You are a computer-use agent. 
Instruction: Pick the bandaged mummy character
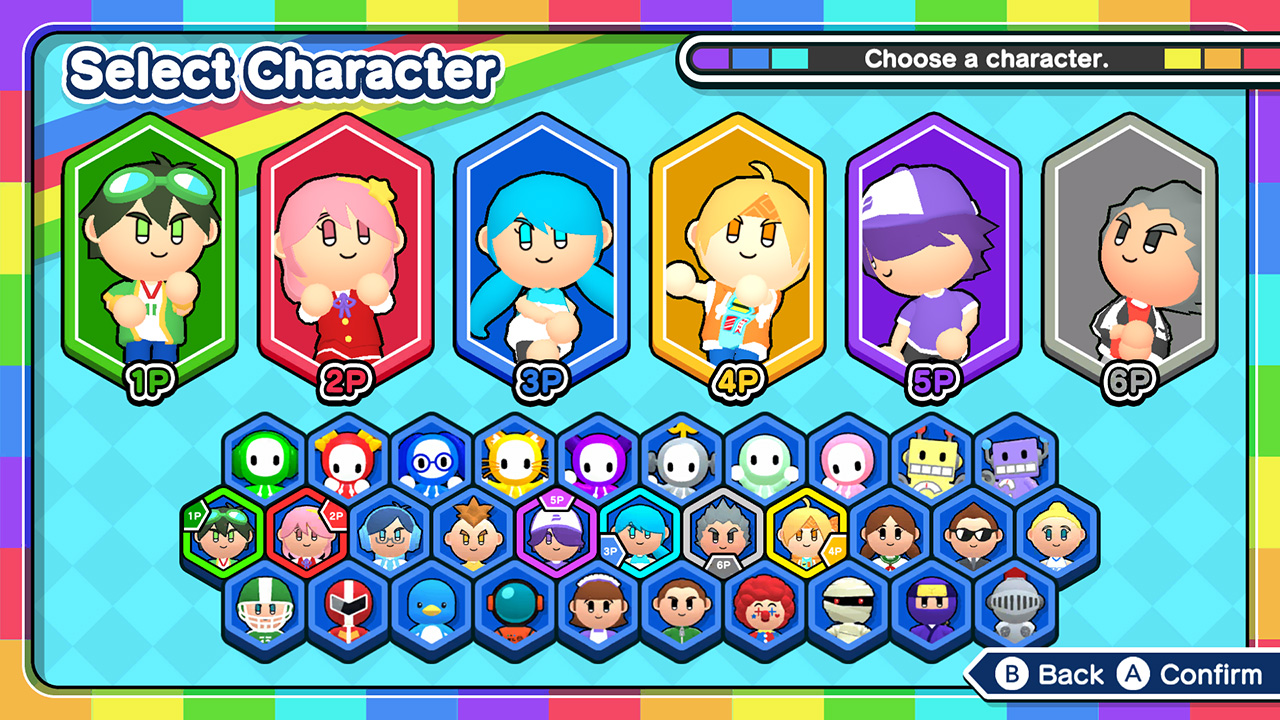848,607
